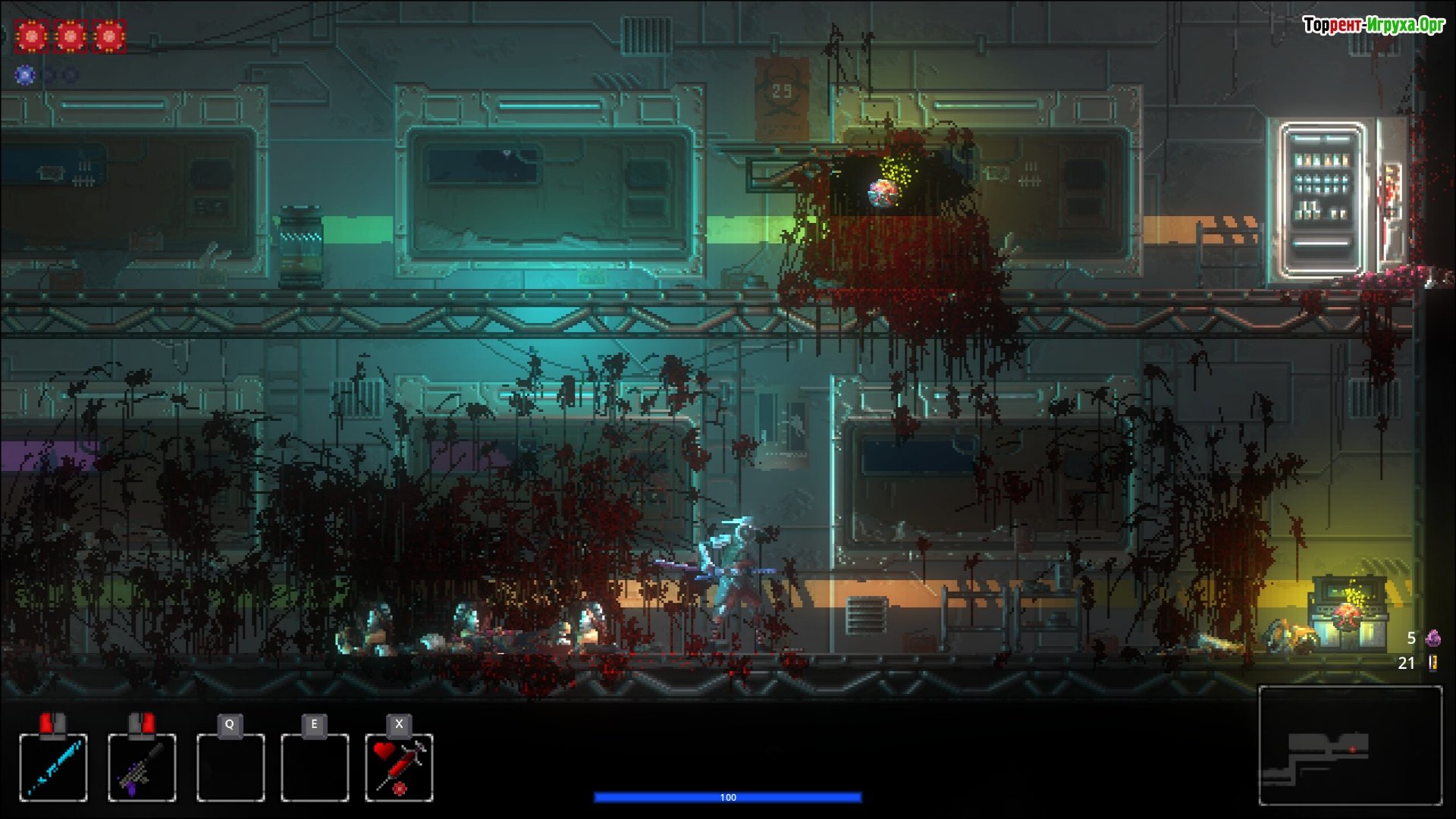Select the purple assault rifle slot
Screen dimensions: 1456x819
pos(142,767)
